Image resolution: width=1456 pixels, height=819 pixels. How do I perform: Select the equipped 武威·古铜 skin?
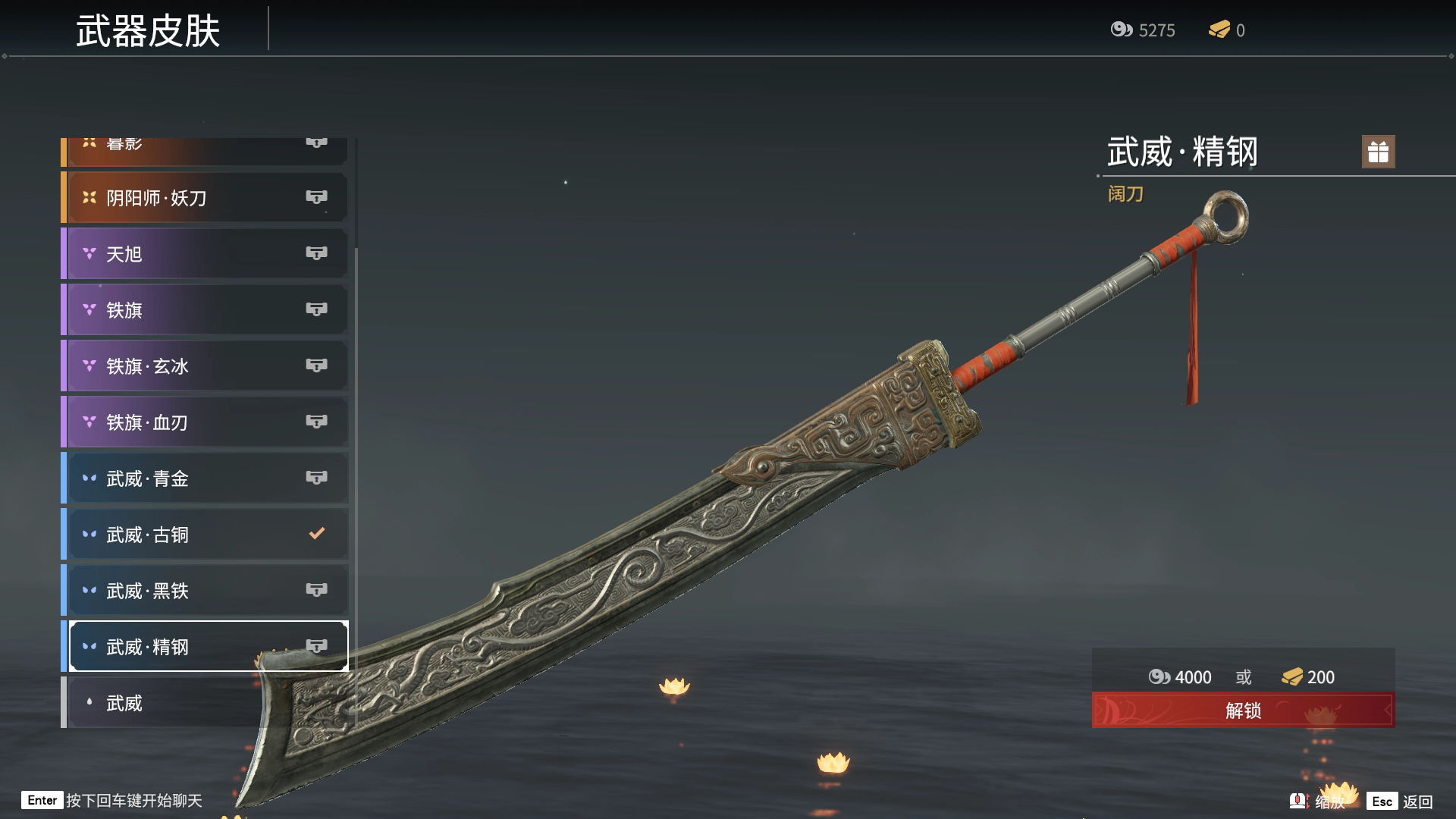coord(205,535)
